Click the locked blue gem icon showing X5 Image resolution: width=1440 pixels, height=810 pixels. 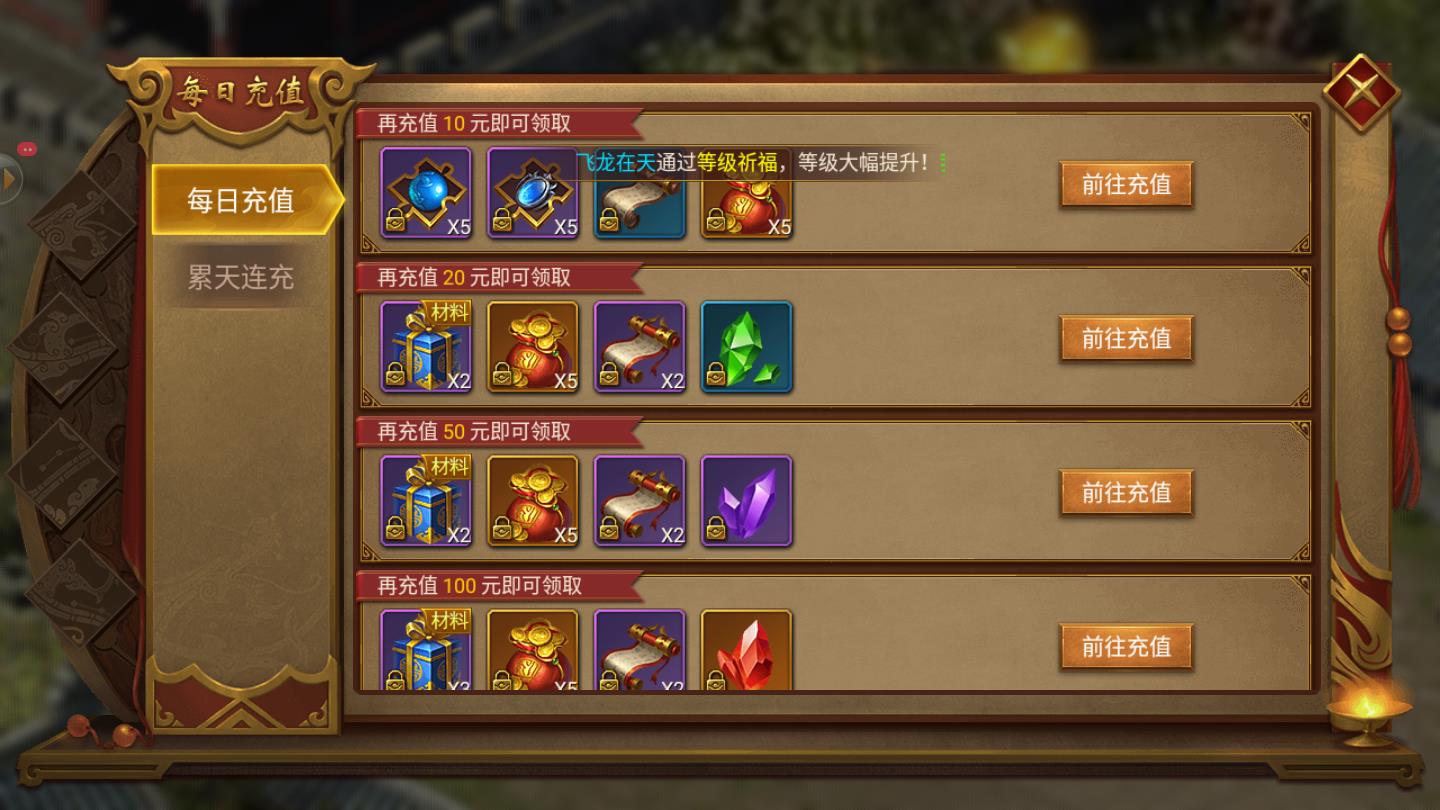point(533,192)
